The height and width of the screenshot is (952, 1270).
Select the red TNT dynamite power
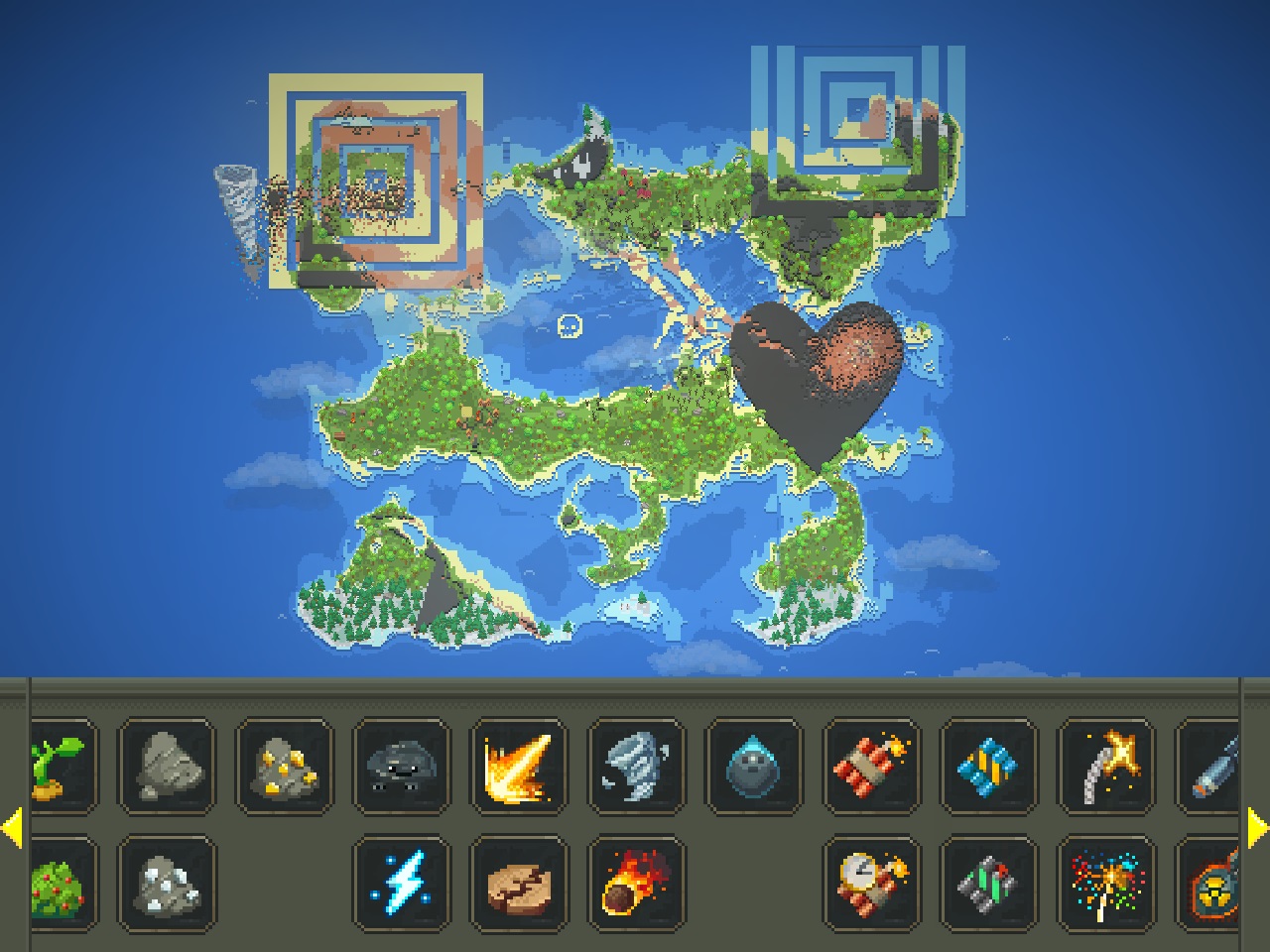tap(872, 768)
